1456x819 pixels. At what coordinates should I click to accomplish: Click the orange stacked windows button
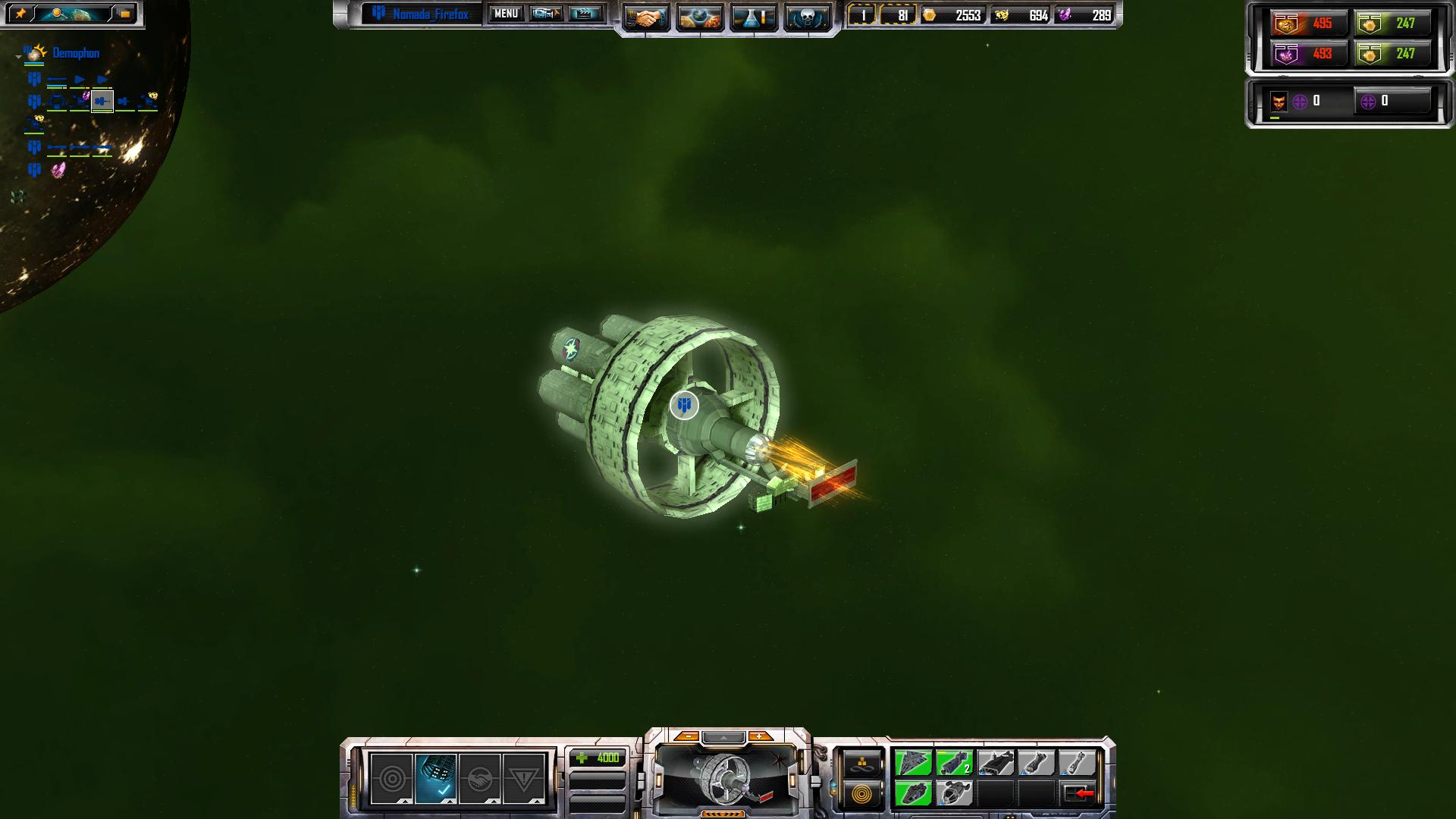click(124, 14)
